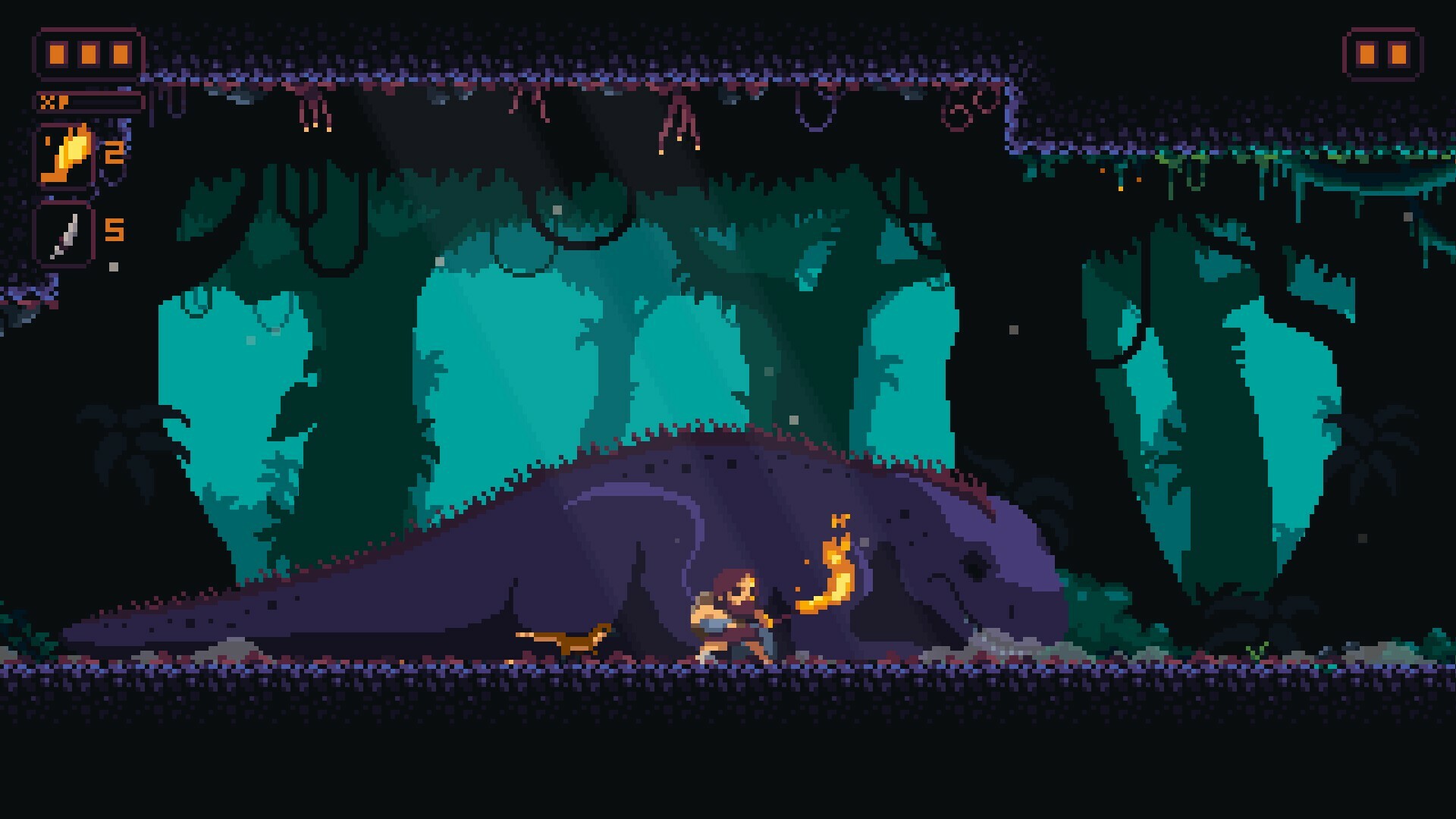The image size is (1456, 819).
Task: Click the health bar panel frame
Action: 86,53
